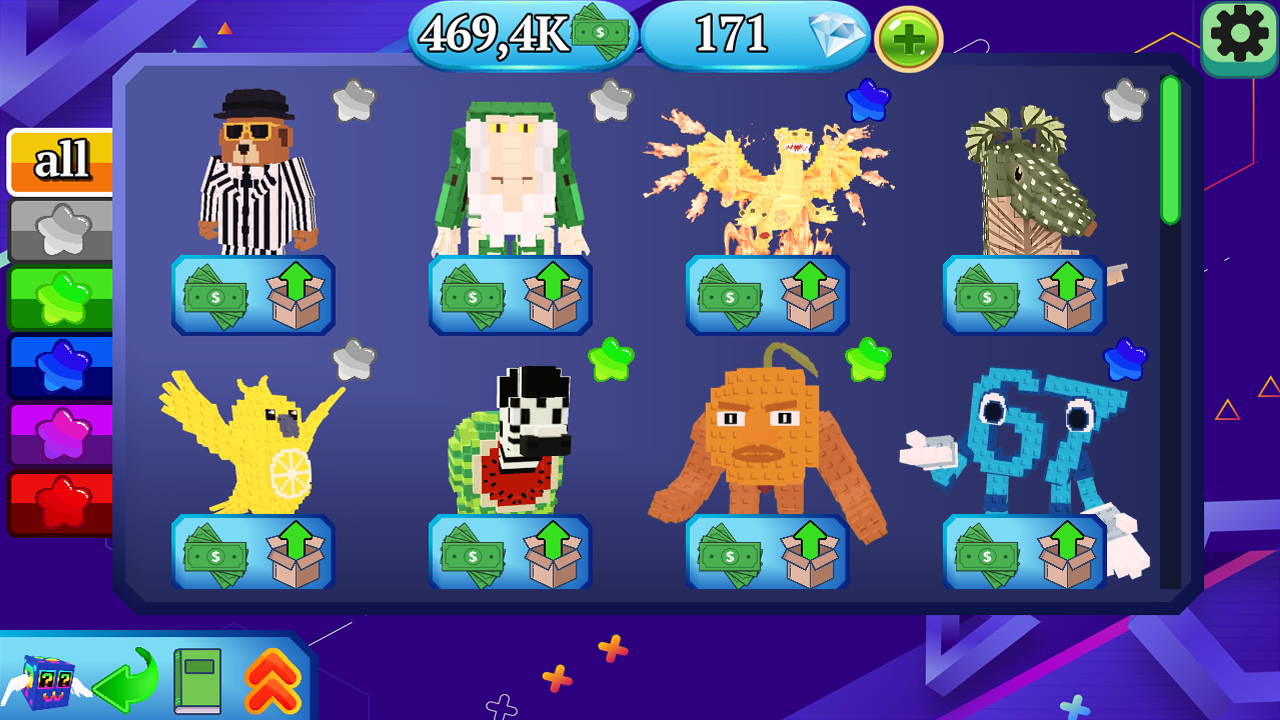Click the orange double-arrow boost icon
This screenshot has width=1280, height=720.
pos(270,680)
